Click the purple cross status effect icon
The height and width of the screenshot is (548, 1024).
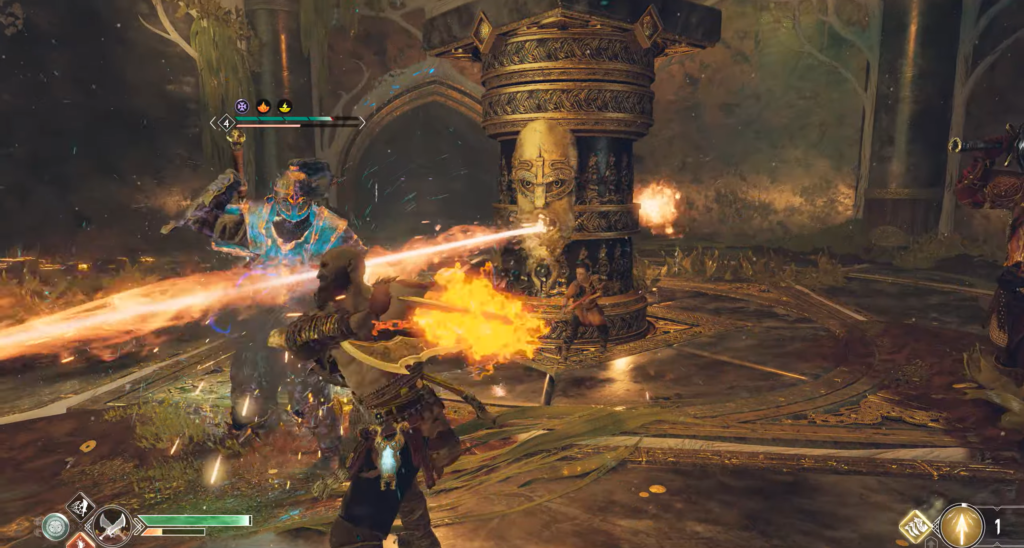click(x=241, y=105)
